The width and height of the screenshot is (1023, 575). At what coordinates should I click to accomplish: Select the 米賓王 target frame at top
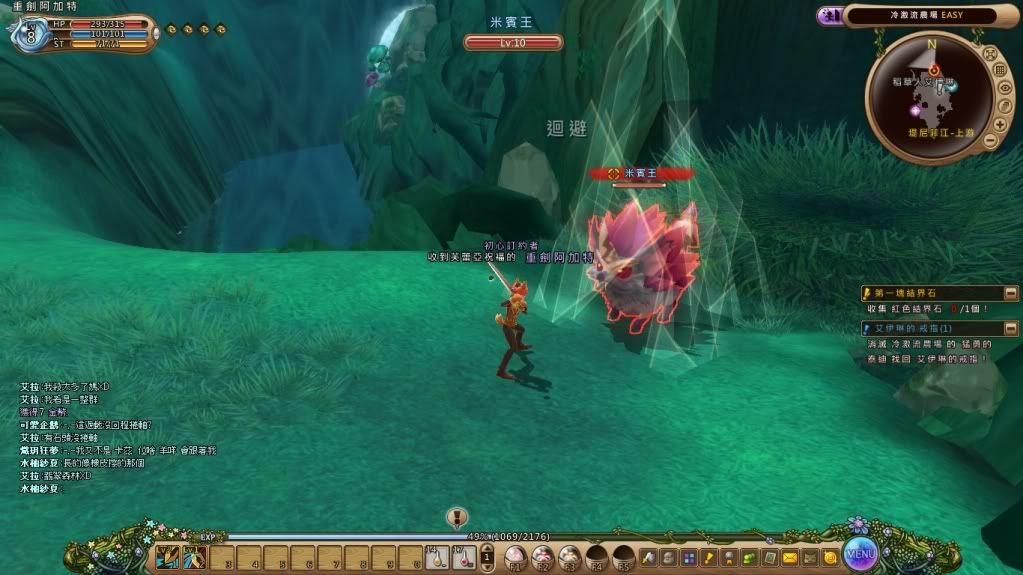point(513,42)
